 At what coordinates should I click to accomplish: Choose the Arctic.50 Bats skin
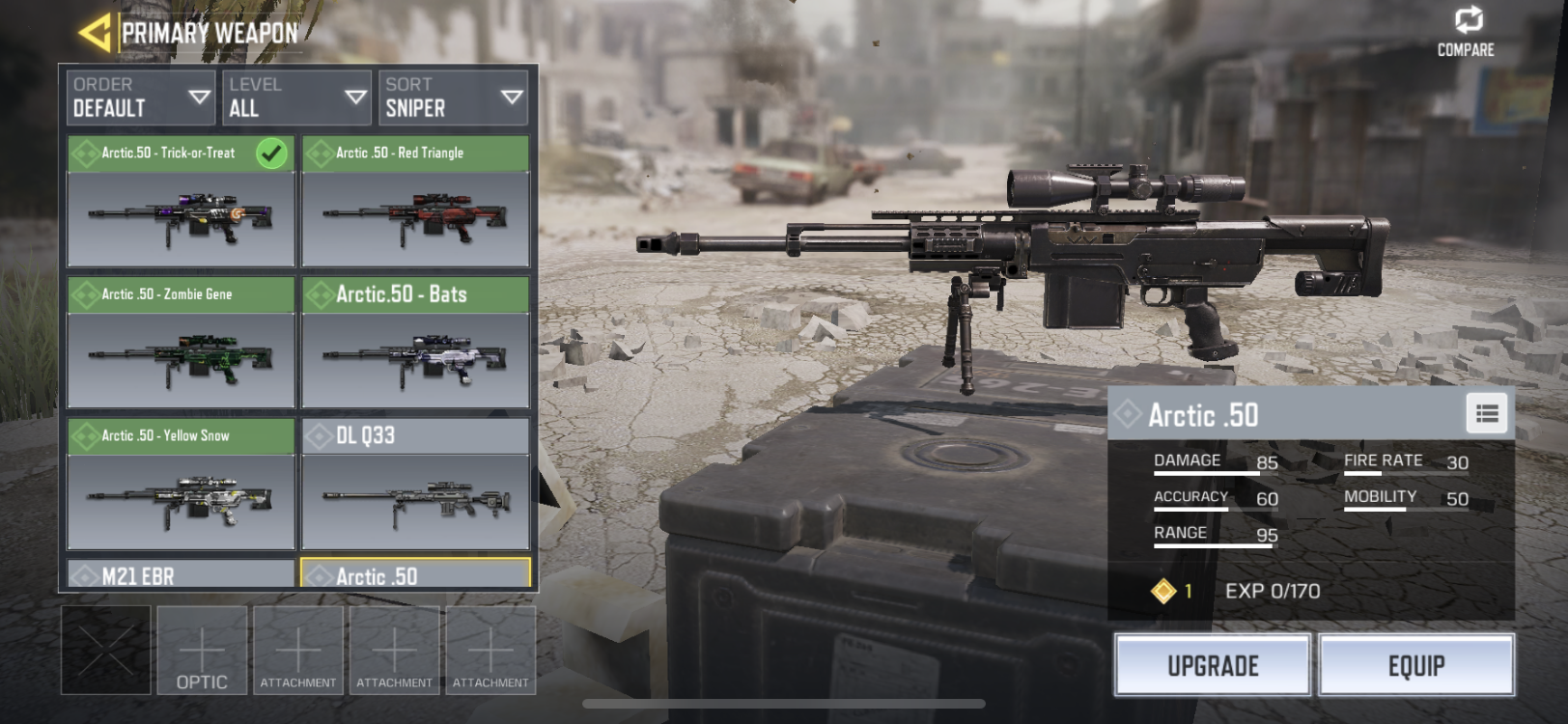pyautogui.click(x=415, y=343)
